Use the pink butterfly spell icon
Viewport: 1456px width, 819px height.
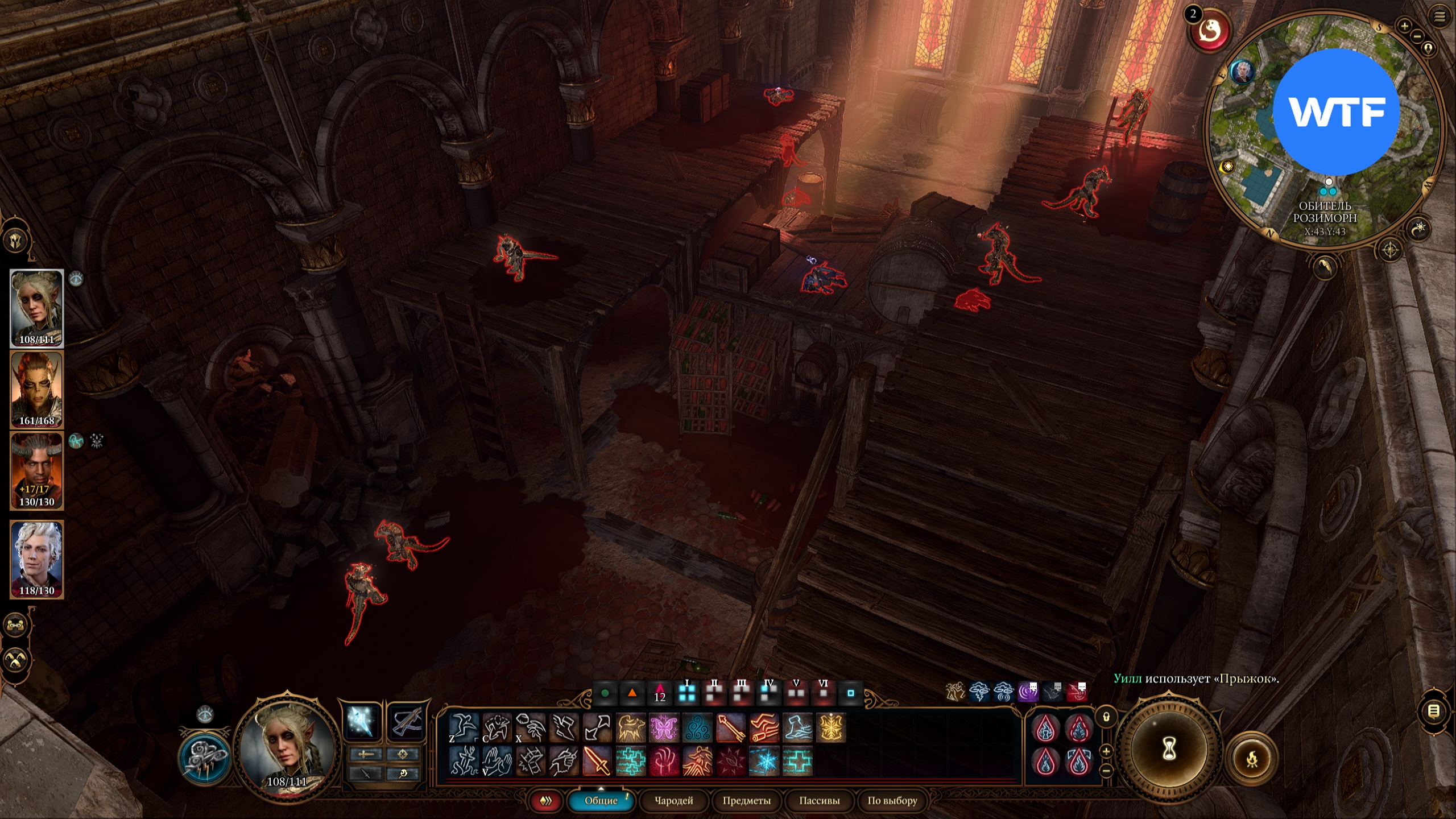coord(664,727)
